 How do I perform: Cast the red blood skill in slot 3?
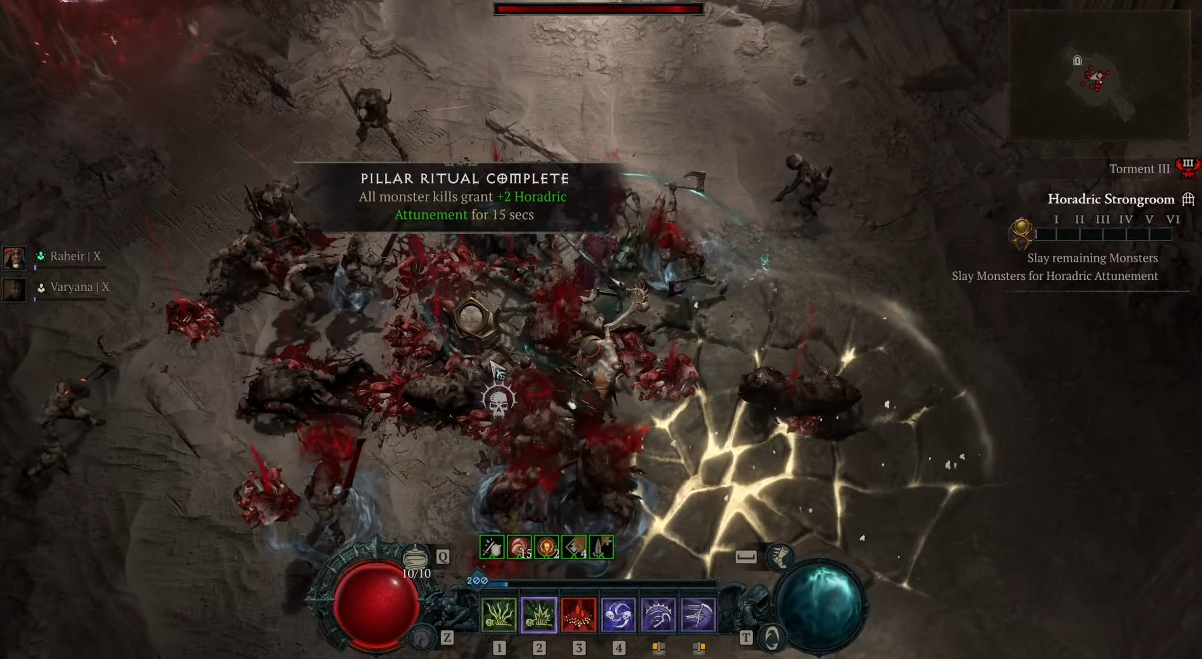click(579, 614)
